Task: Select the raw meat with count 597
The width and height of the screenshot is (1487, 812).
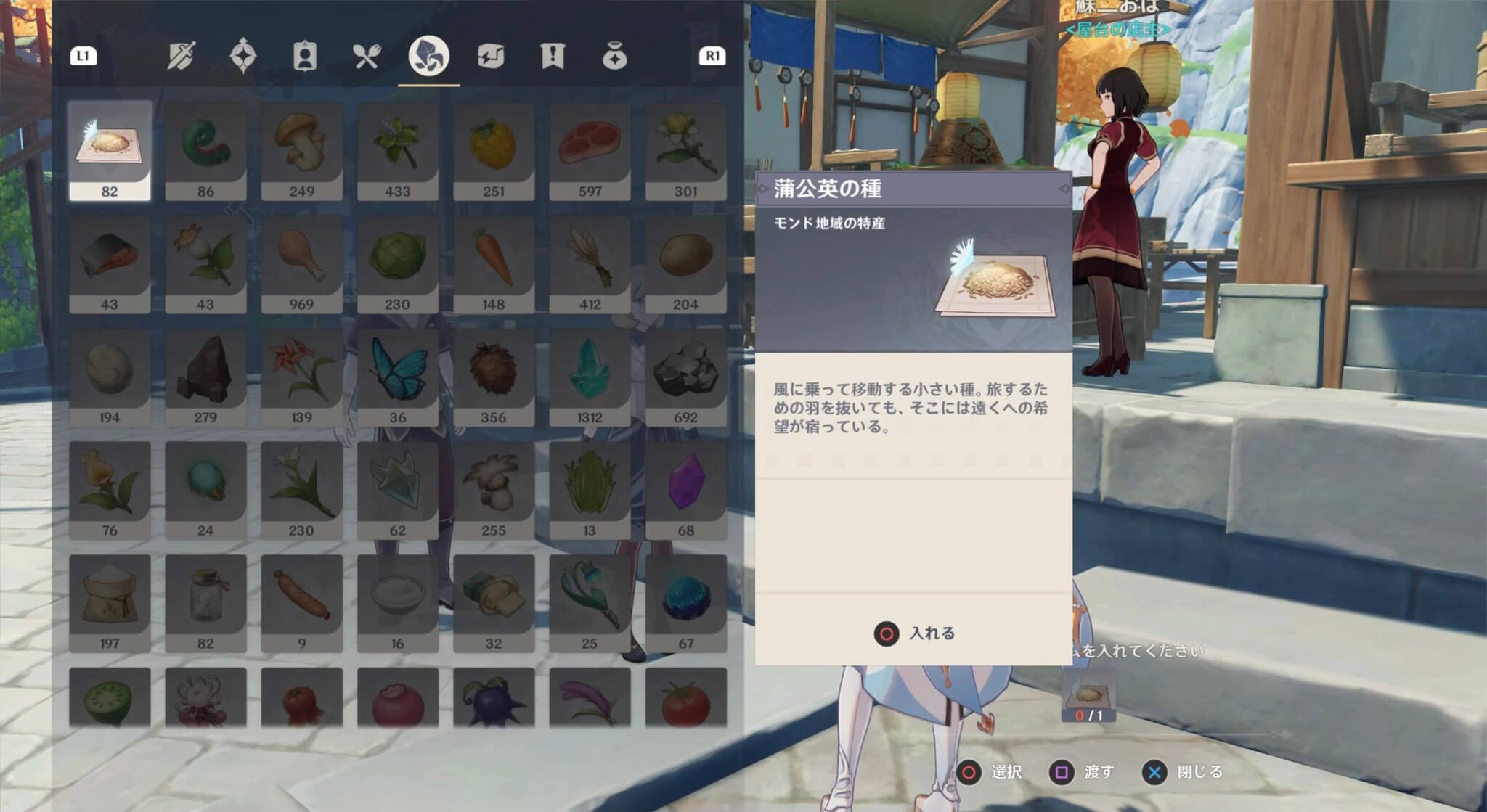Action: click(x=590, y=145)
